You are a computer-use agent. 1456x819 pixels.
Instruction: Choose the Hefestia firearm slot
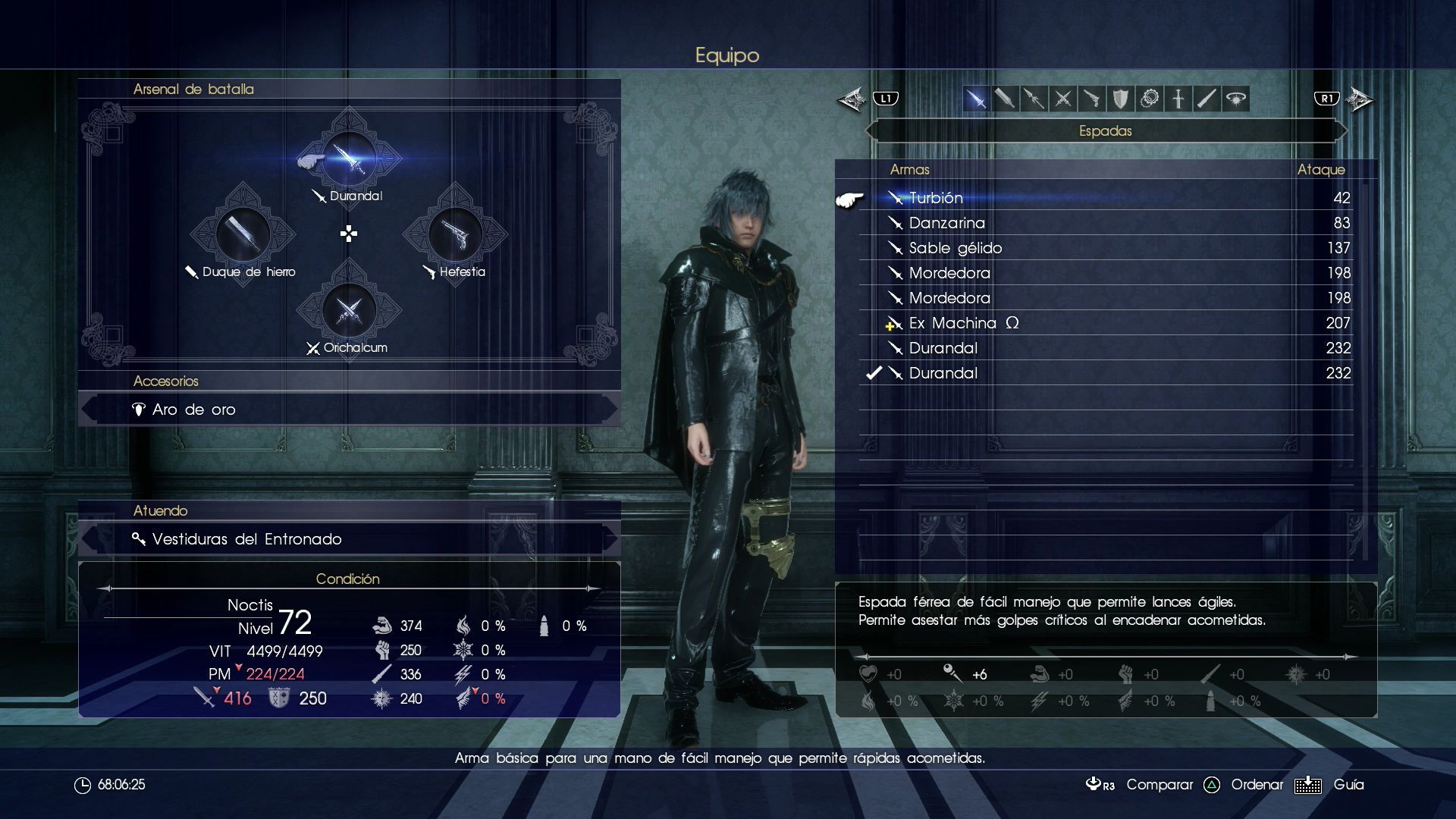click(455, 234)
